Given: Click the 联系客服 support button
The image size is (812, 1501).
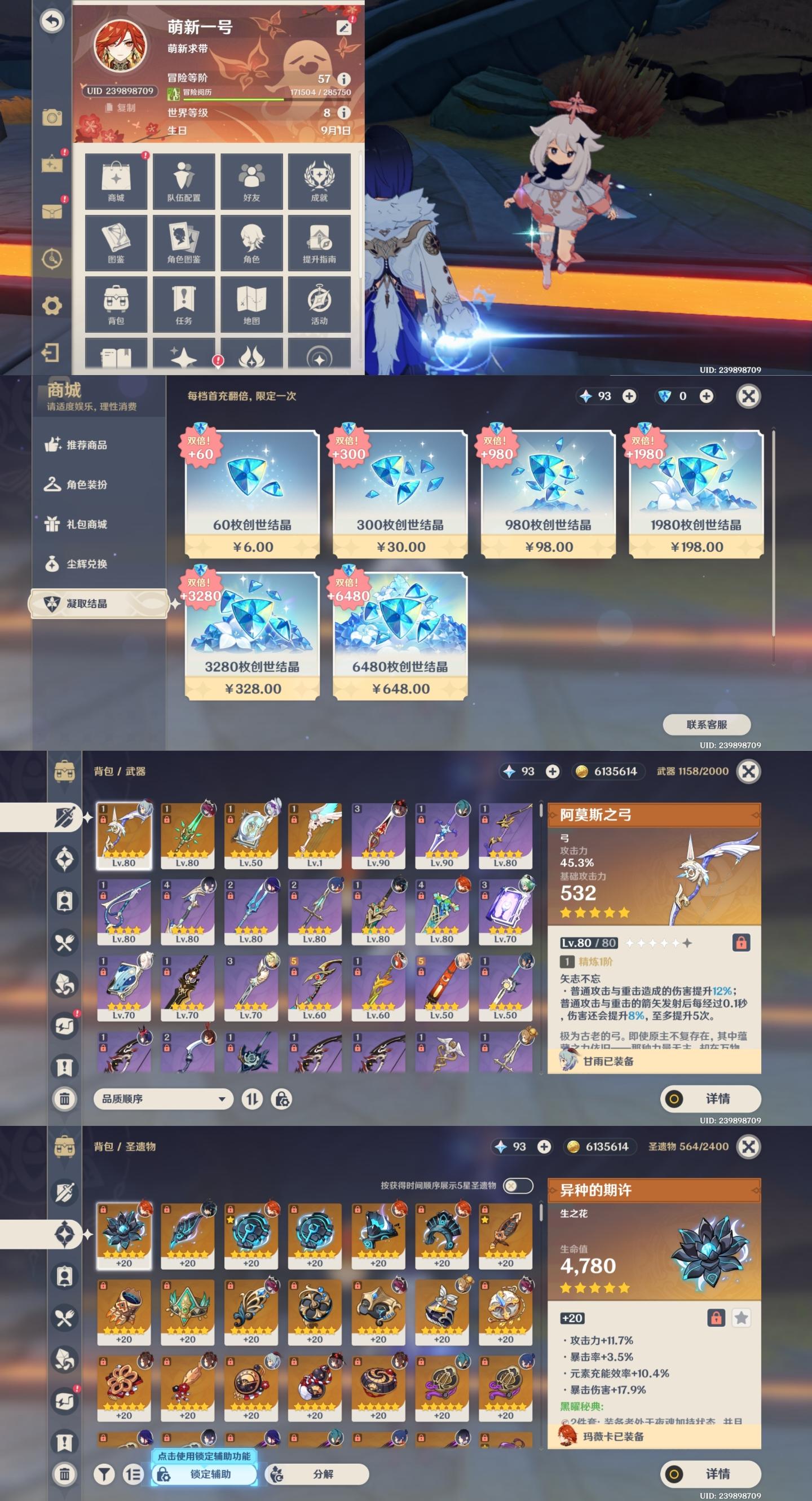Looking at the screenshot, I should [x=707, y=725].
